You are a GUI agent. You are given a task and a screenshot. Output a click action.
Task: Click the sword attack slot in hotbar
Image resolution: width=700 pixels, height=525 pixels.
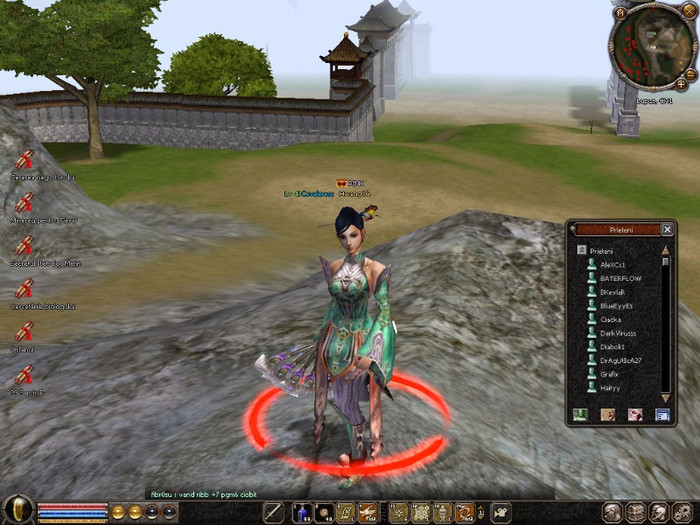(273, 512)
